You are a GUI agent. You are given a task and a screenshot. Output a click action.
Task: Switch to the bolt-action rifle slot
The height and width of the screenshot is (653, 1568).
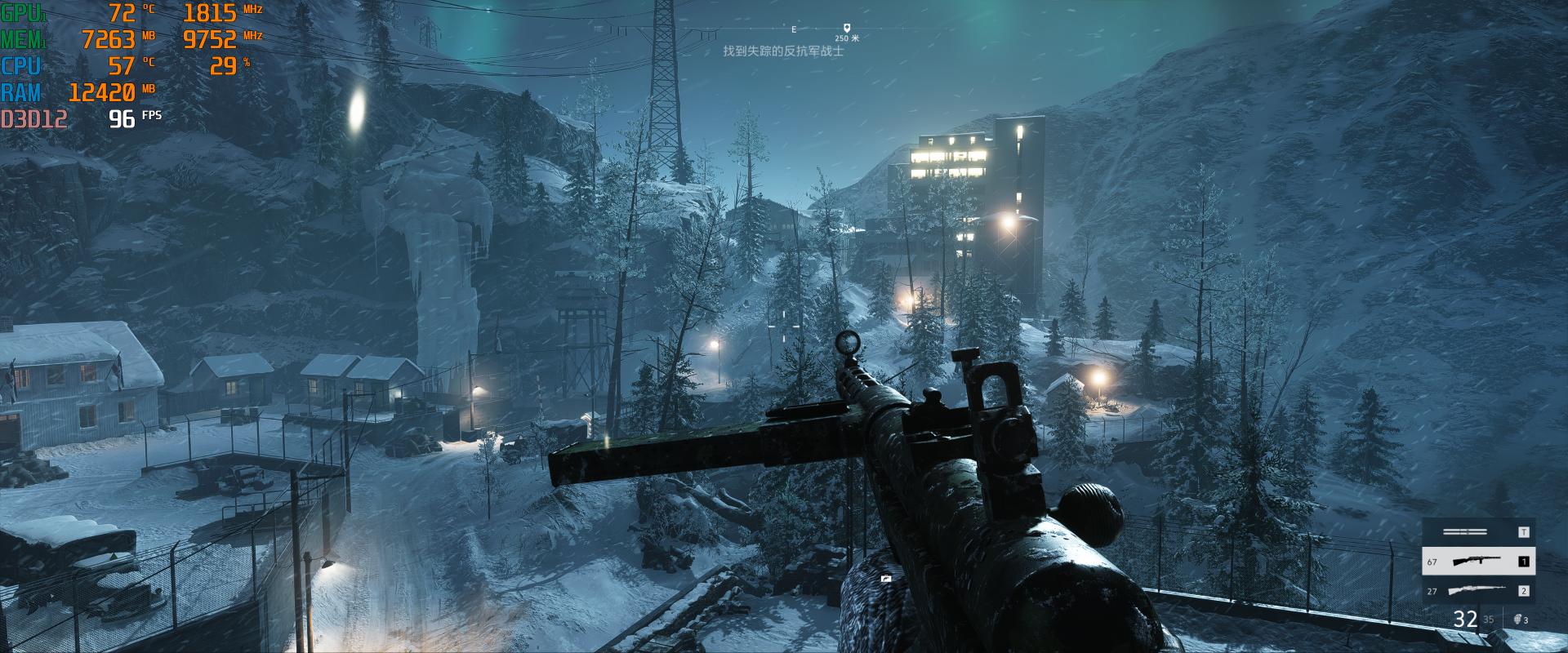tap(1479, 591)
